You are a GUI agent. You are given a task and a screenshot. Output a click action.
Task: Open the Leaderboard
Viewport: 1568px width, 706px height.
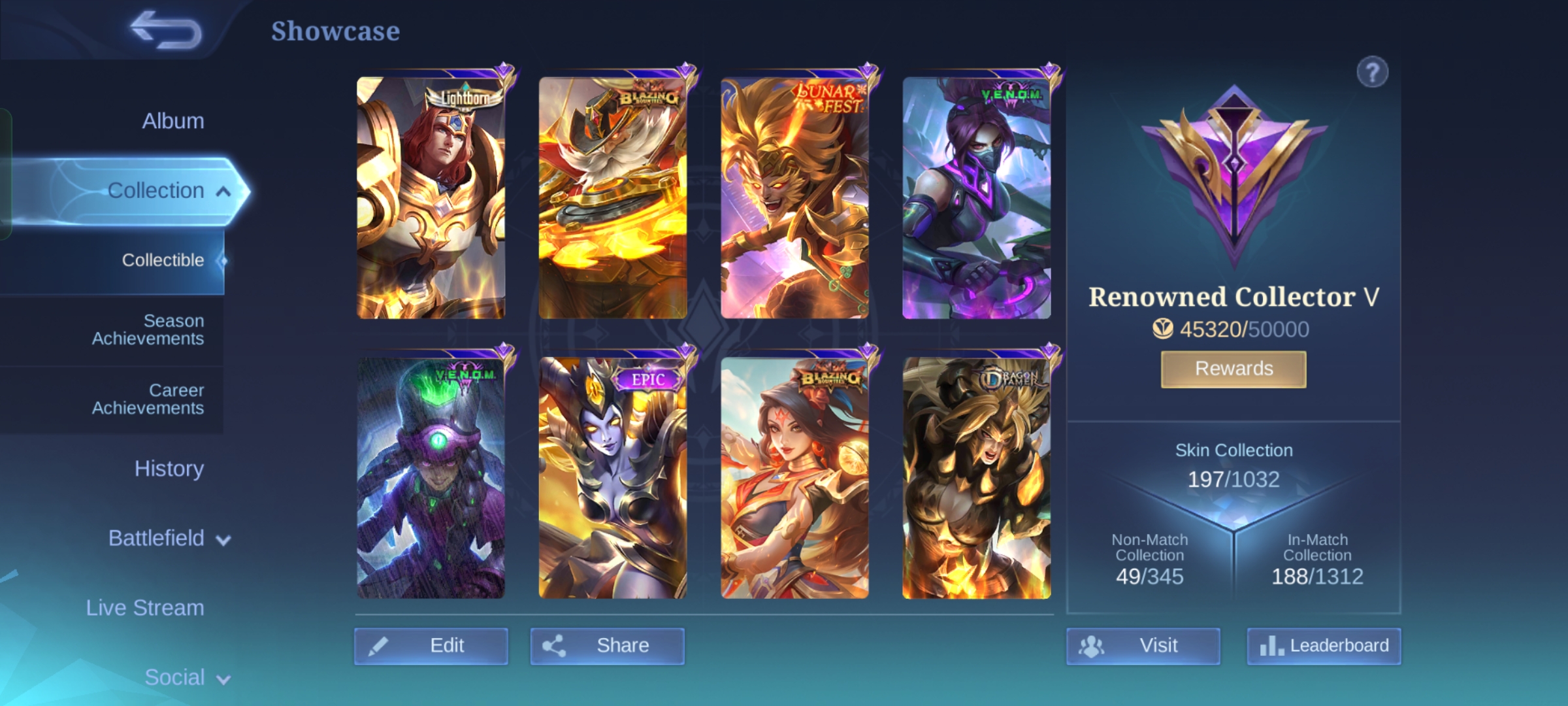click(x=1324, y=646)
